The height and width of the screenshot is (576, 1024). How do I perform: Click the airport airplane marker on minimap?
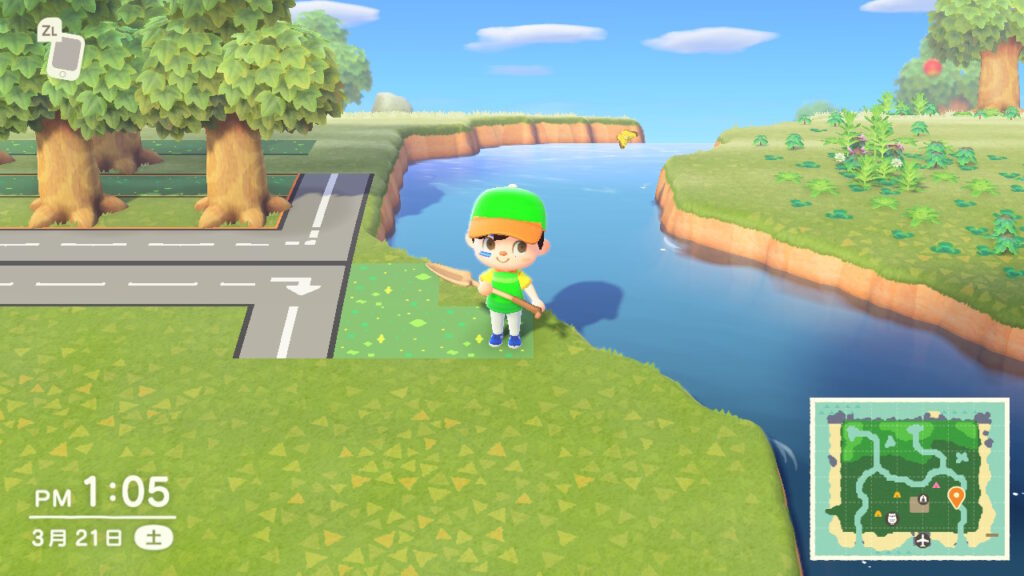click(x=922, y=540)
